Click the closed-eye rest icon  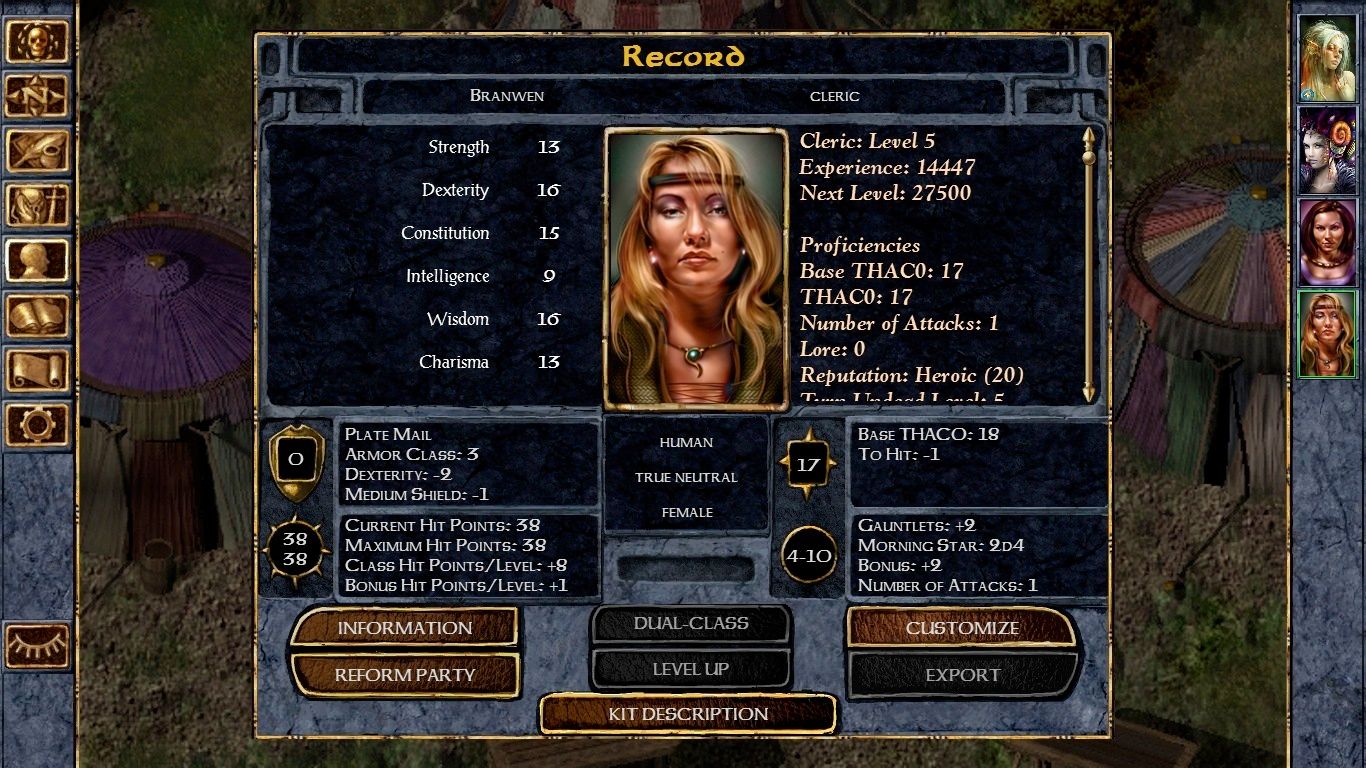[x=38, y=645]
